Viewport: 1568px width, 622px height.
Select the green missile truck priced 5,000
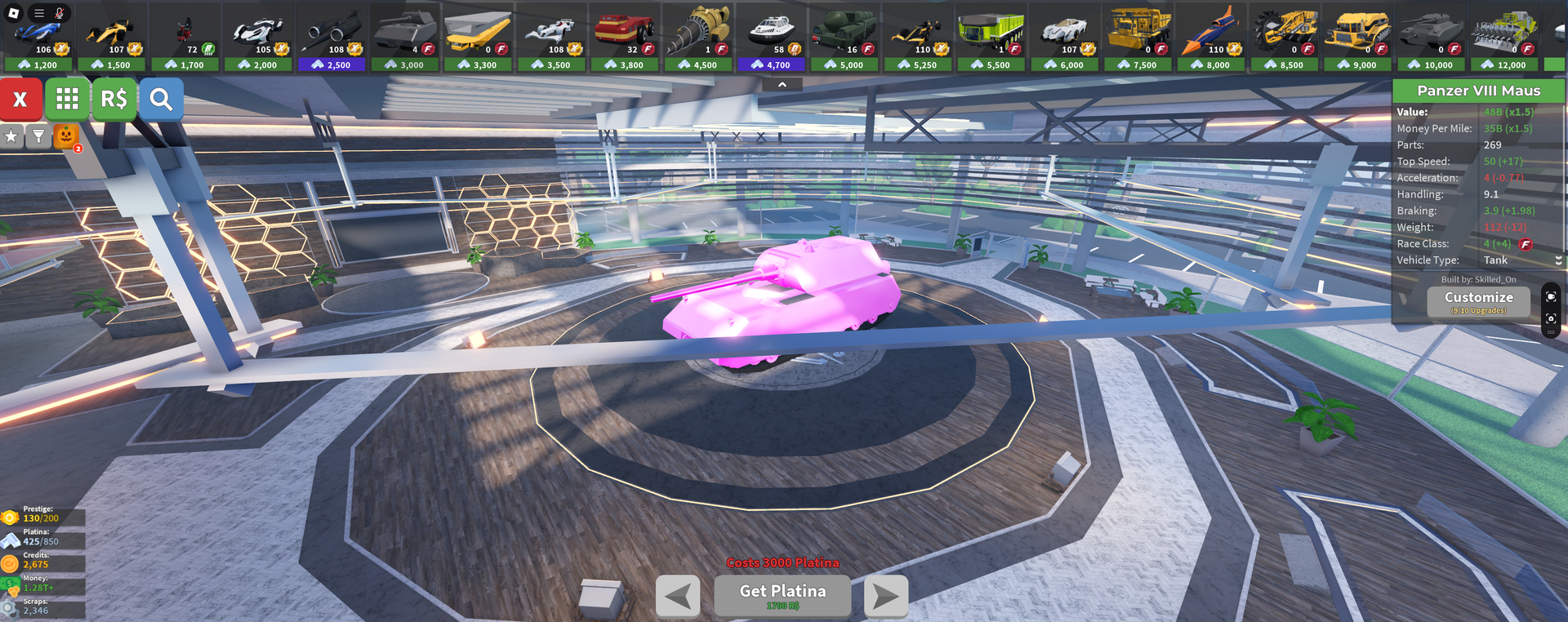click(844, 38)
